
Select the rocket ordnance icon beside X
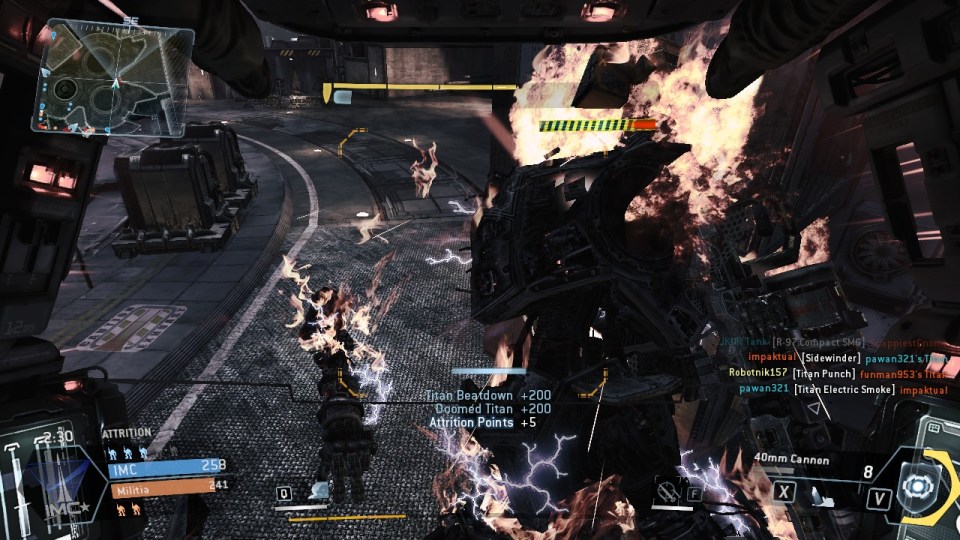click(x=817, y=492)
